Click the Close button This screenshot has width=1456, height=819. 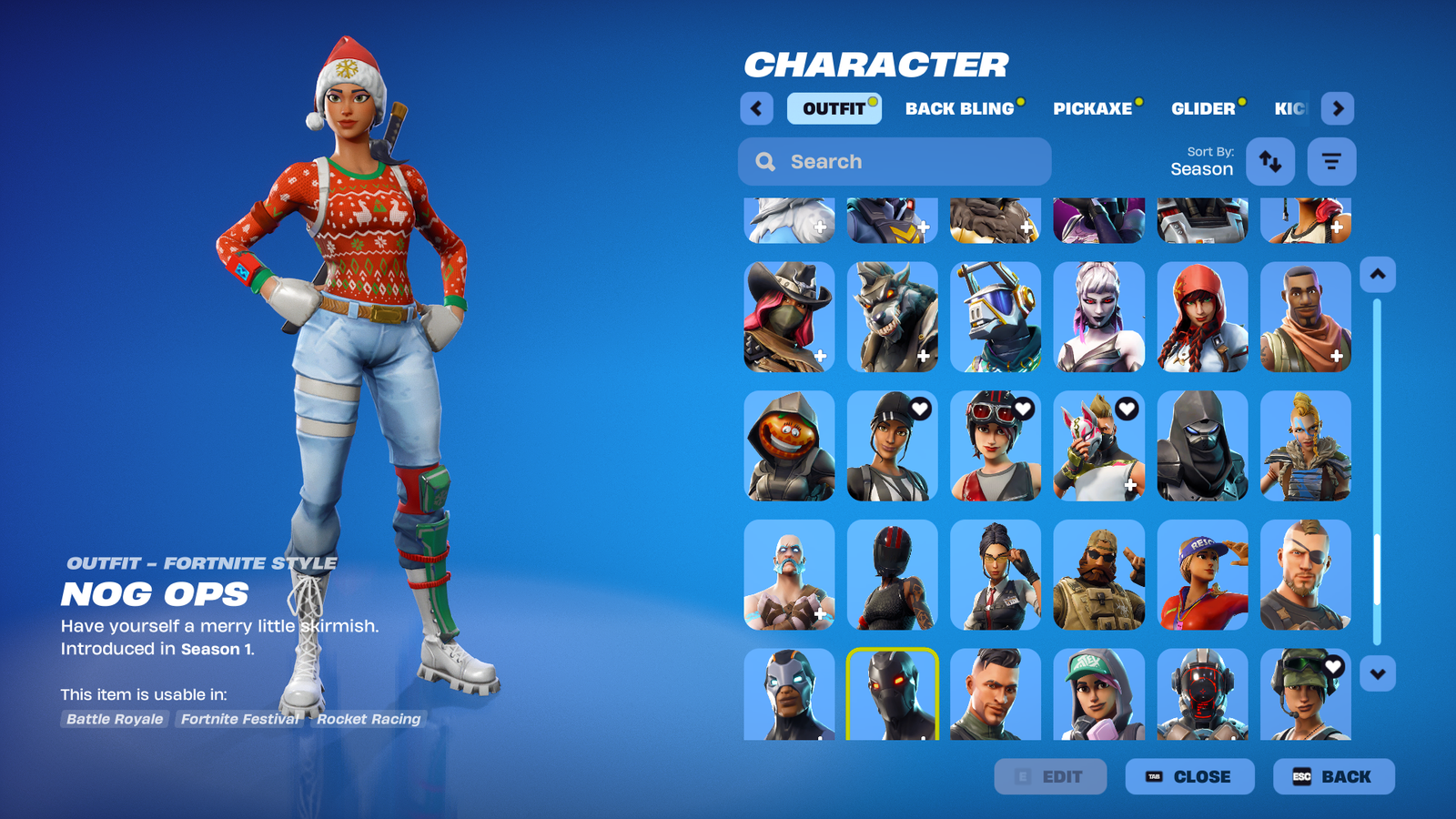point(1189,776)
